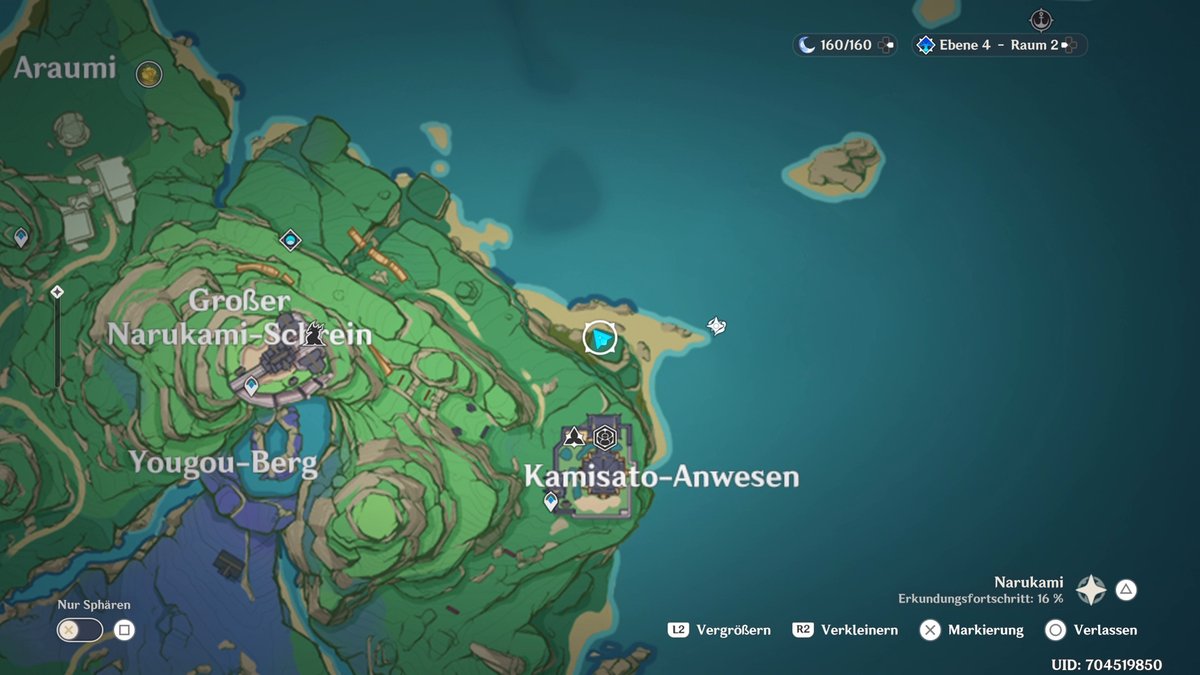1200x675 pixels.
Task: Click the blue player position arrow
Action: pos(600,339)
